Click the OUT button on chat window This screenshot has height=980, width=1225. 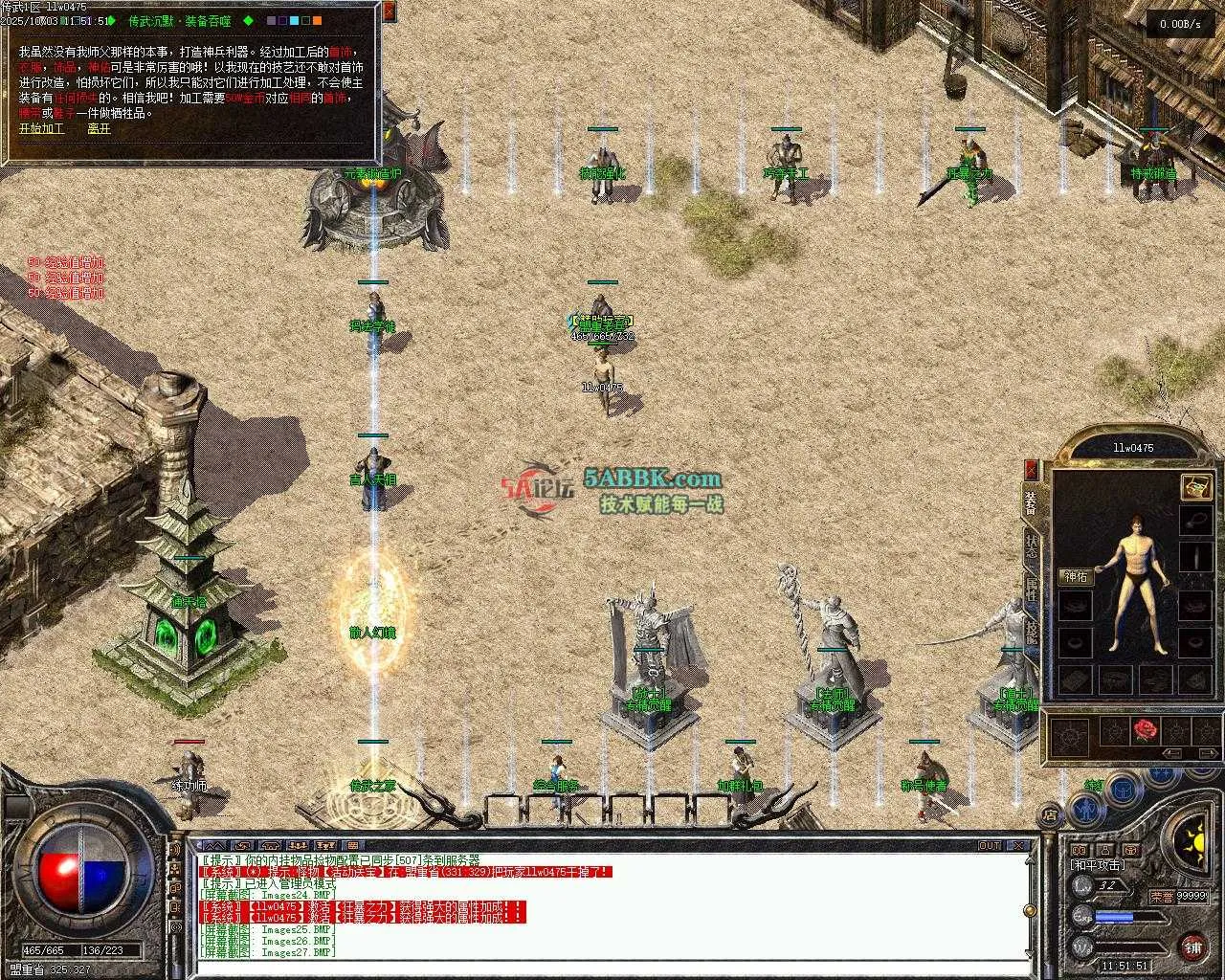989,845
